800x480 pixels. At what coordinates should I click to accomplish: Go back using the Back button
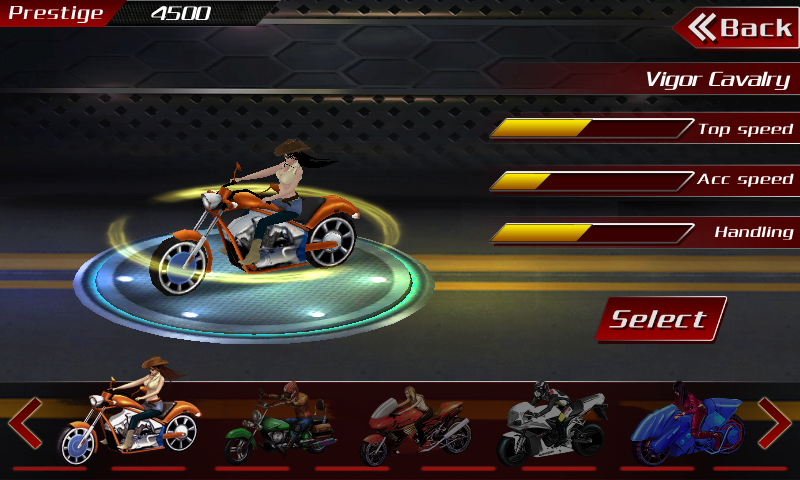coord(738,28)
